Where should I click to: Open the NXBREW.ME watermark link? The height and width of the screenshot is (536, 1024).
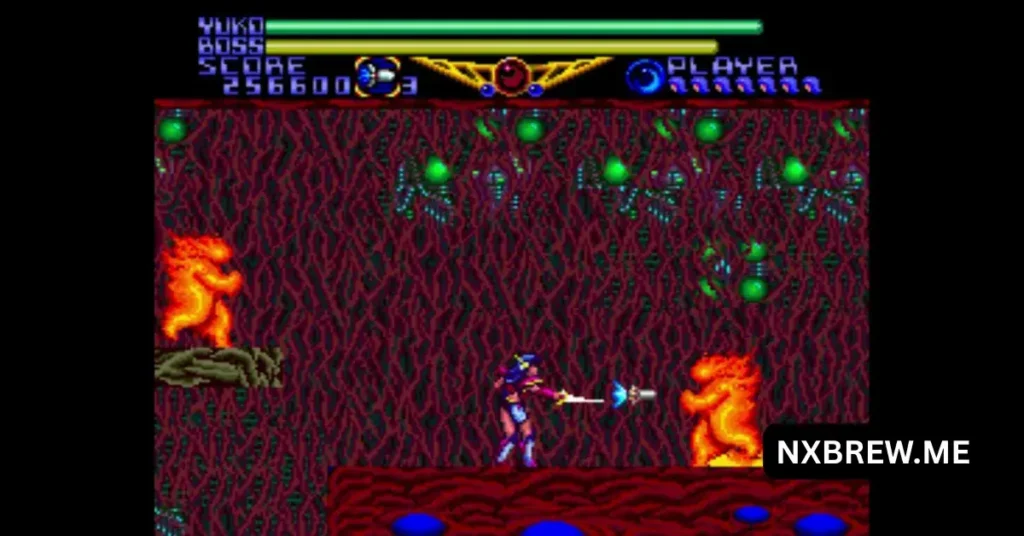(x=872, y=452)
